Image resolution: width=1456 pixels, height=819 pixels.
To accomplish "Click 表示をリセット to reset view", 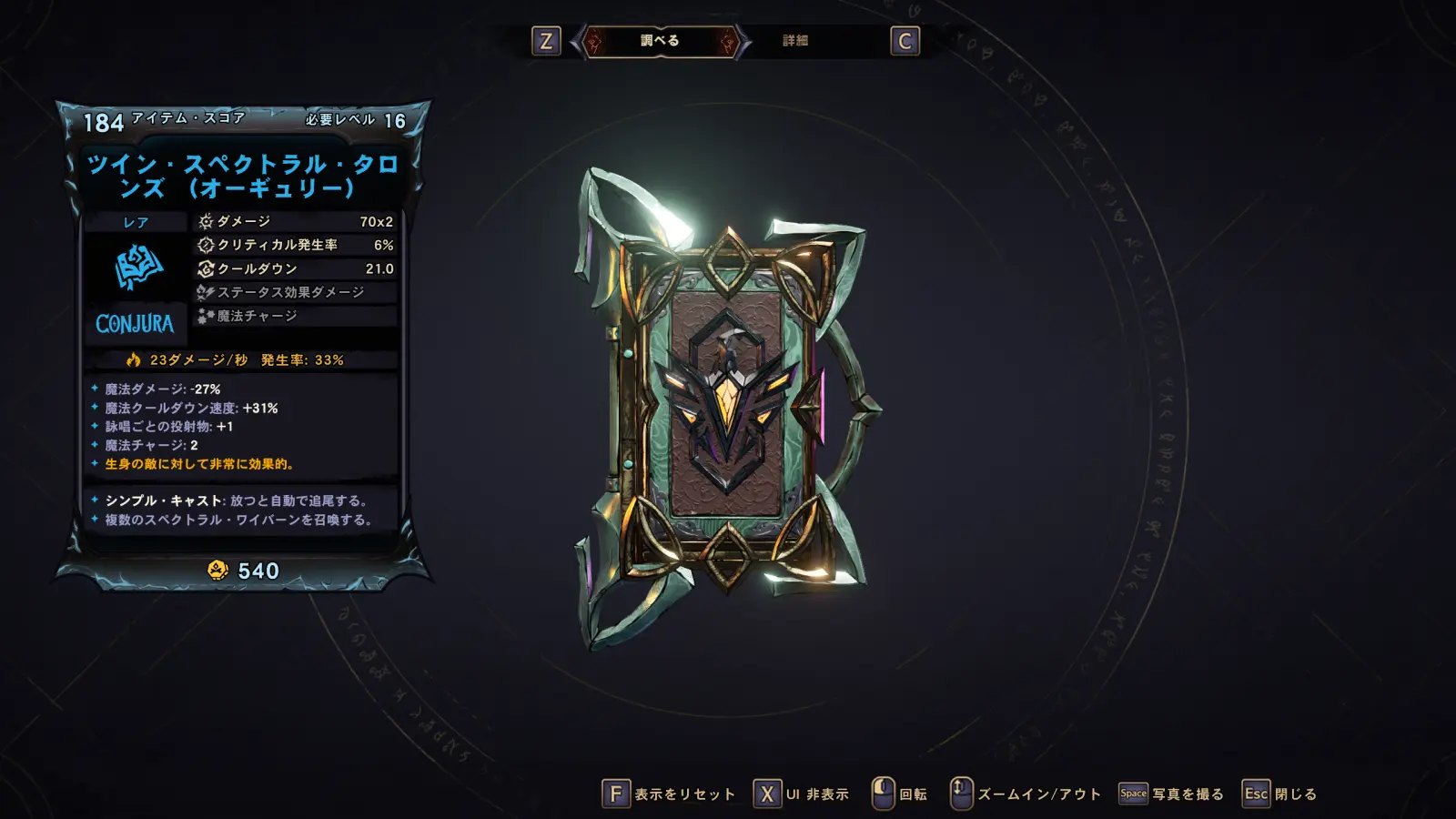I will pos(669,794).
